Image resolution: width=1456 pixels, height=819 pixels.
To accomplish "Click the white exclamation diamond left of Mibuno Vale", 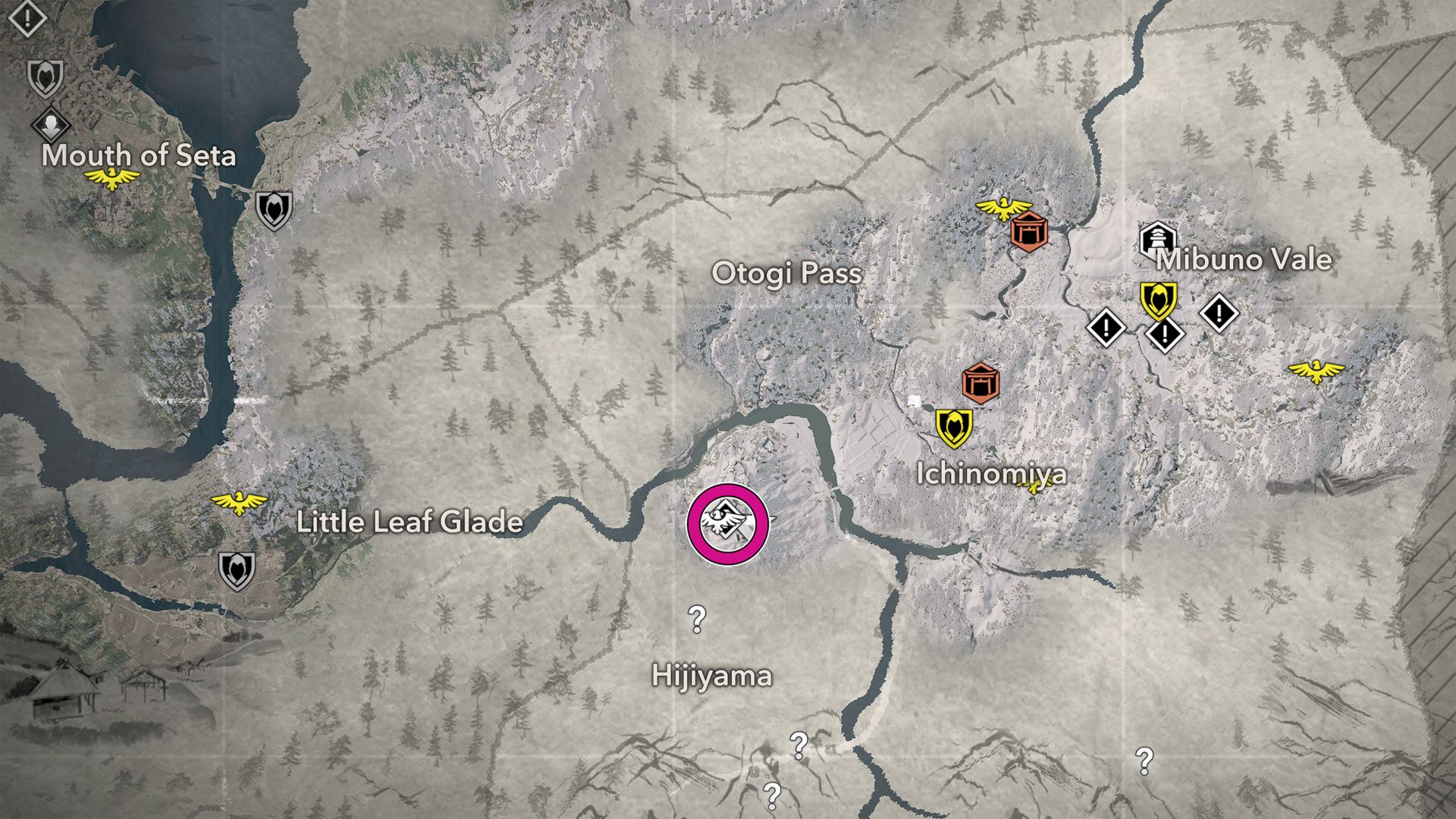I will [1106, 328].
